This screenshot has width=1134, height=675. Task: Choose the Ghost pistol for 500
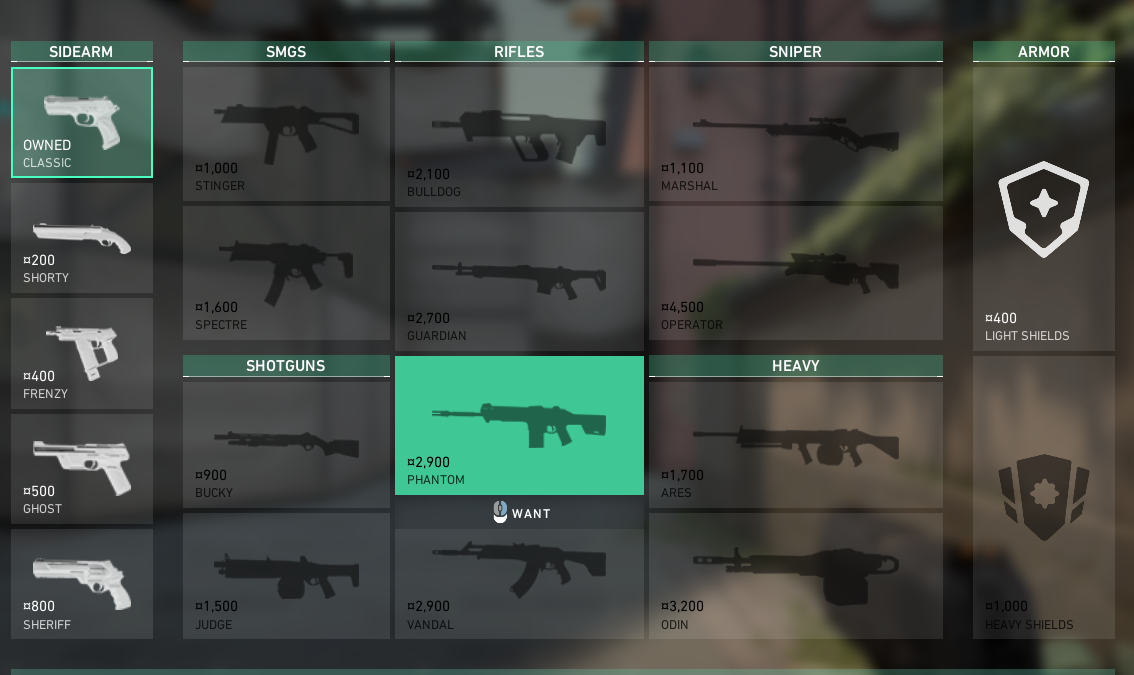(x=82, y=469)
